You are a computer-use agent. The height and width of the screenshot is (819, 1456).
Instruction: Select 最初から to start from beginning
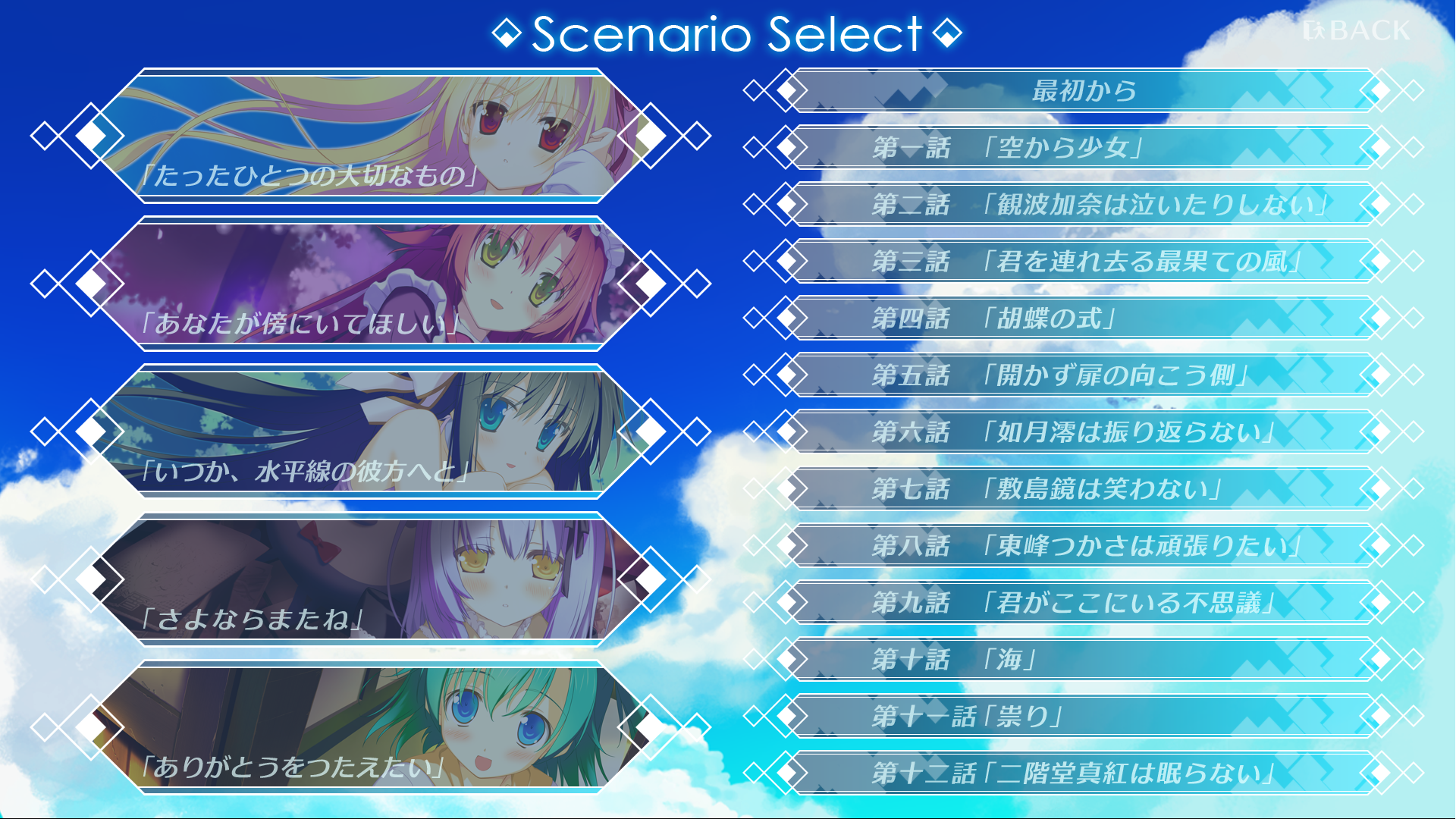[x=1083, y=91]
